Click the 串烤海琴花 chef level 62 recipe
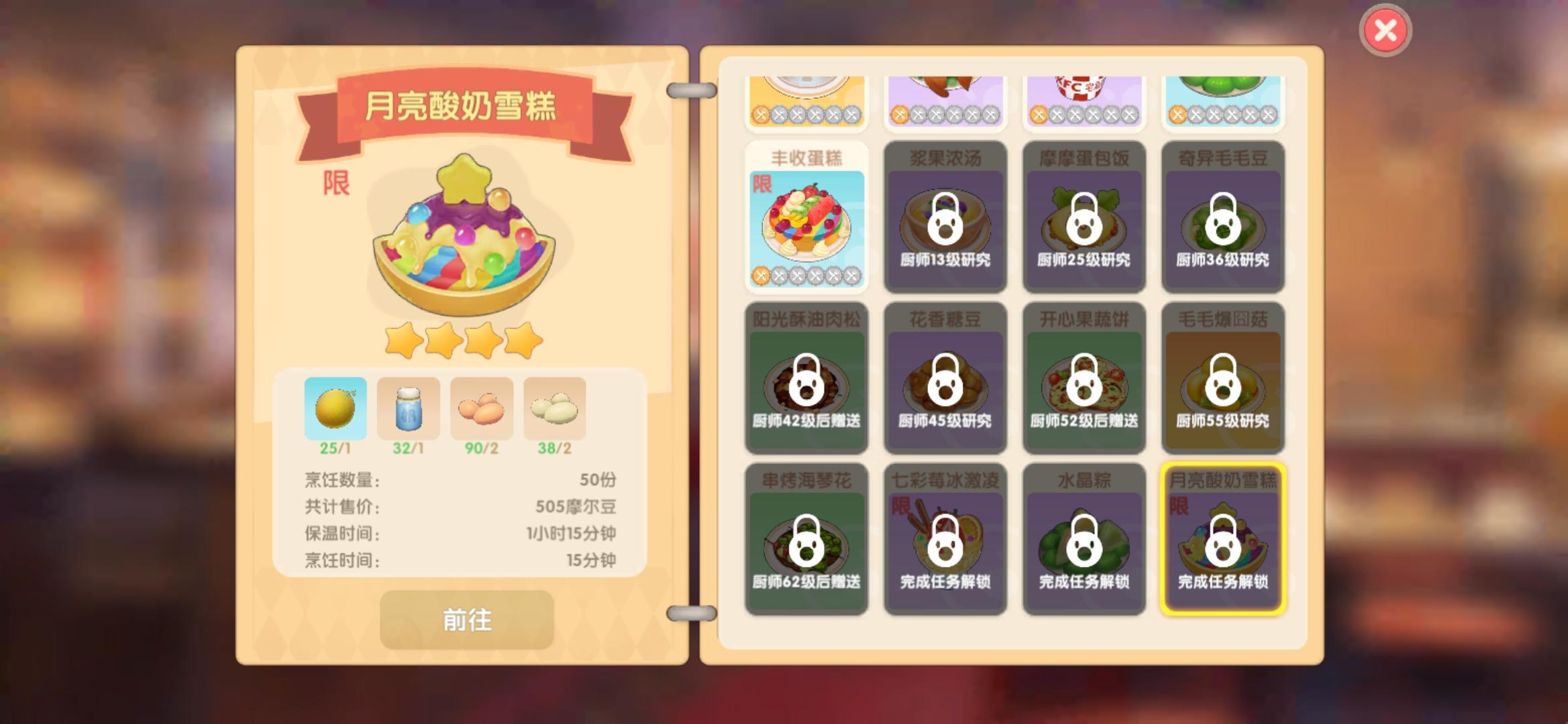Screen dimensions: 1568x724 (x=806, y=540)
